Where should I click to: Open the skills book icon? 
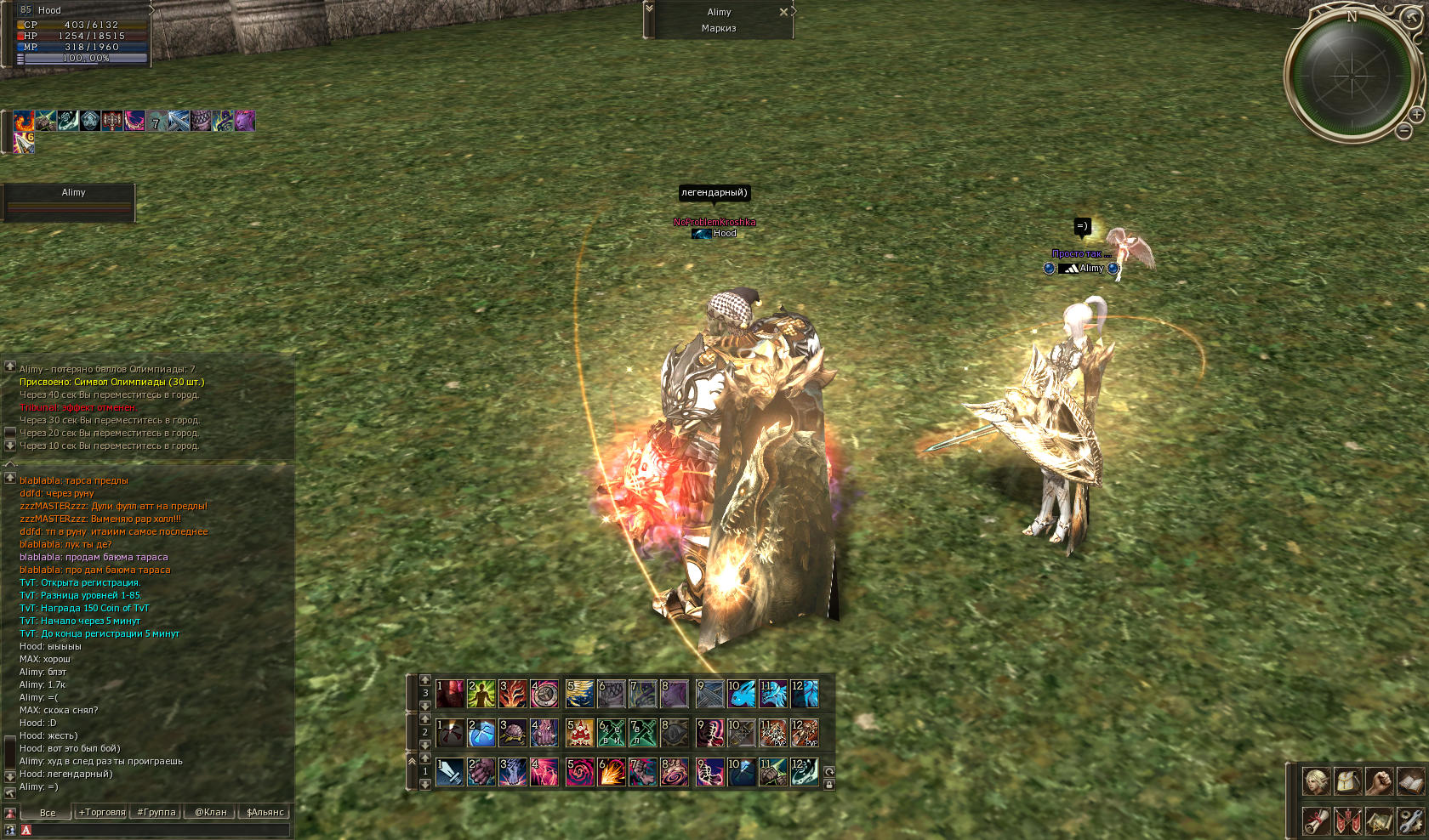coord(1410,780)
